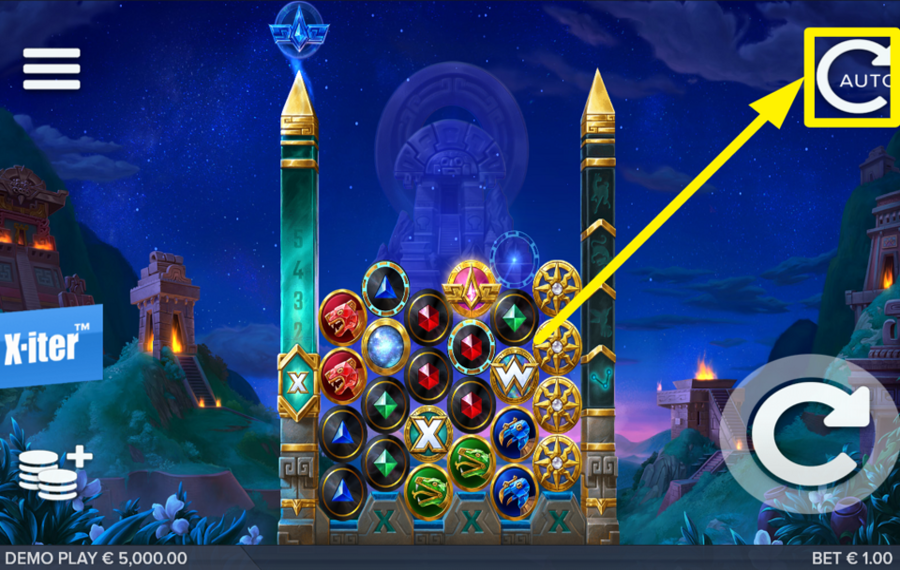
Task: Activate the Auto spin button
Action: 851,77
